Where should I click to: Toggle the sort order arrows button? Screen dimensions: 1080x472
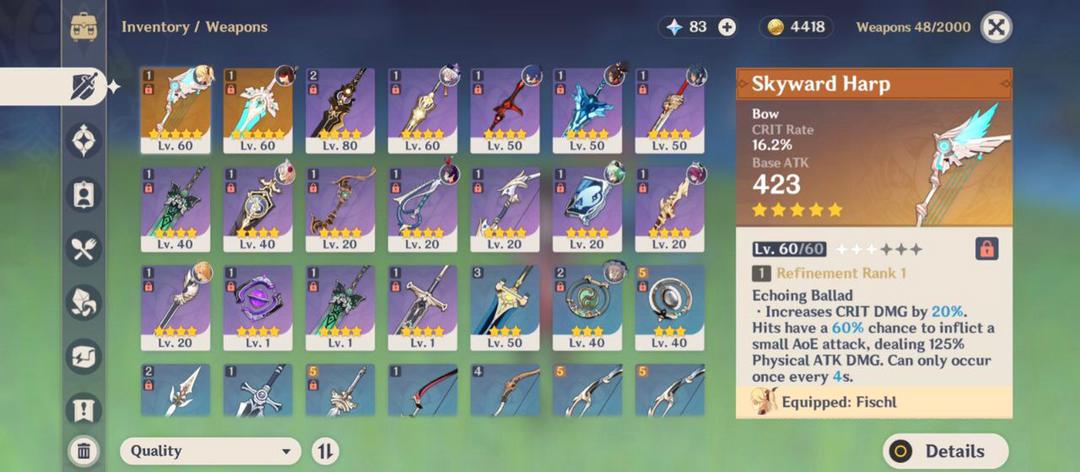(325, 451)
